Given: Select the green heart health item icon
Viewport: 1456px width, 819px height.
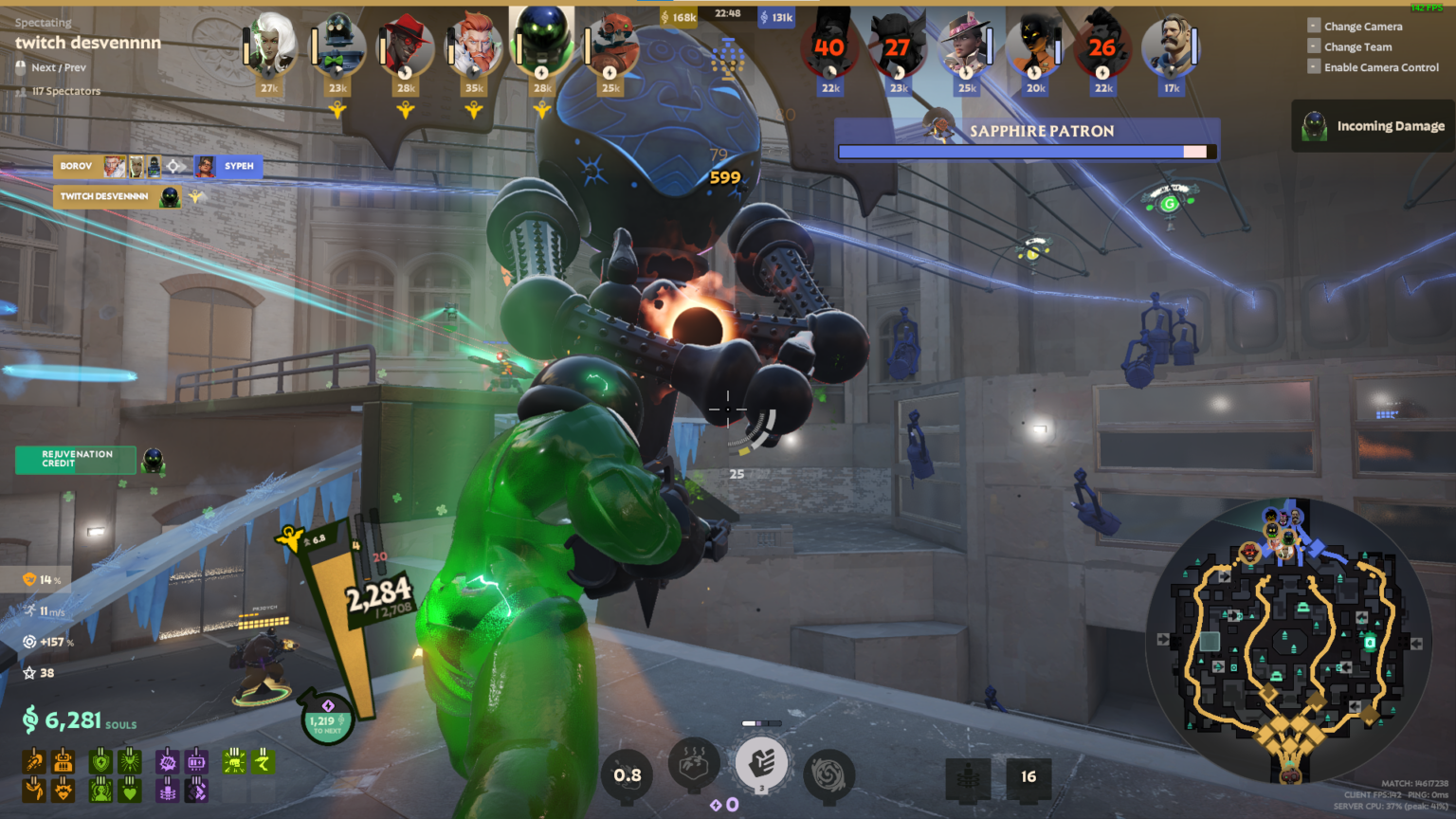Looking at the screenshot, I should pos(130,791).
